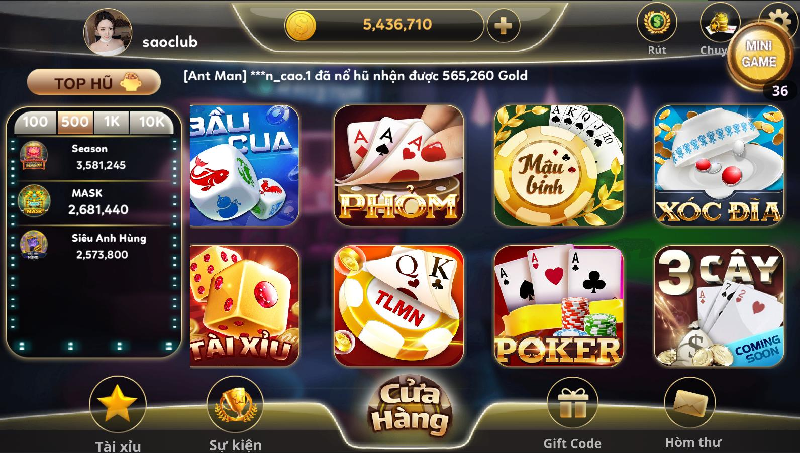The image size is (800, 453).
Task: Select the Mậu Binh game tile
Action: 558,164
